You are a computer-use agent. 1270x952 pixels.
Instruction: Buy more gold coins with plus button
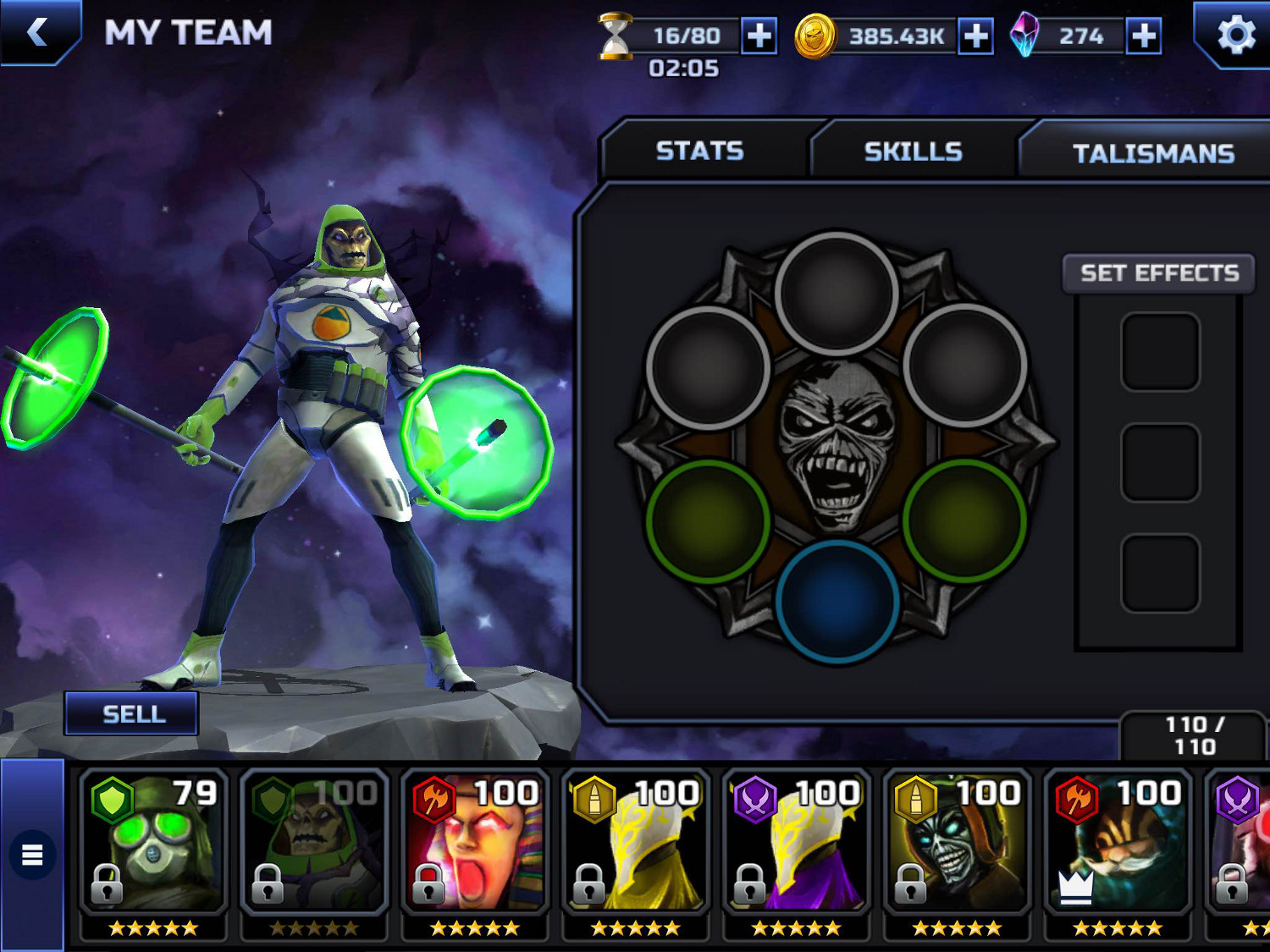pyautogui.click(x=975, y=36)
